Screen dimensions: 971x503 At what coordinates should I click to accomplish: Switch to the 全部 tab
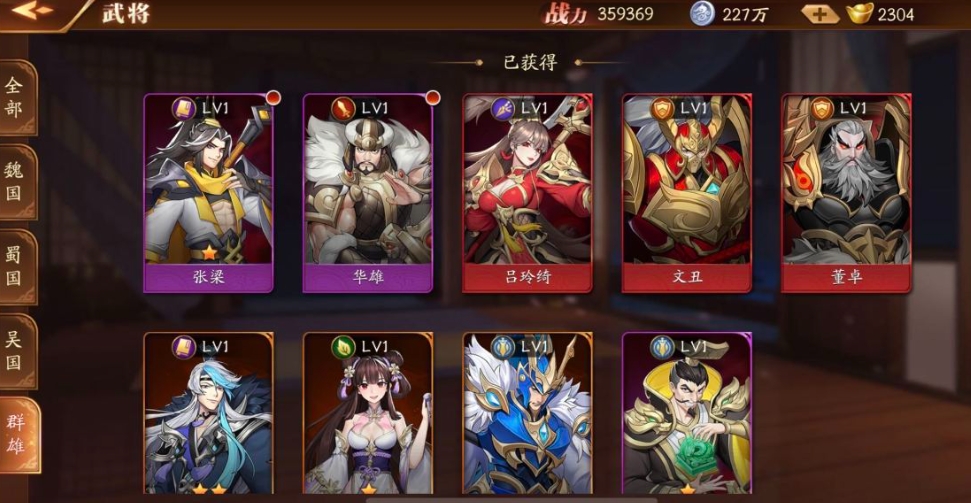coord(17,97)
